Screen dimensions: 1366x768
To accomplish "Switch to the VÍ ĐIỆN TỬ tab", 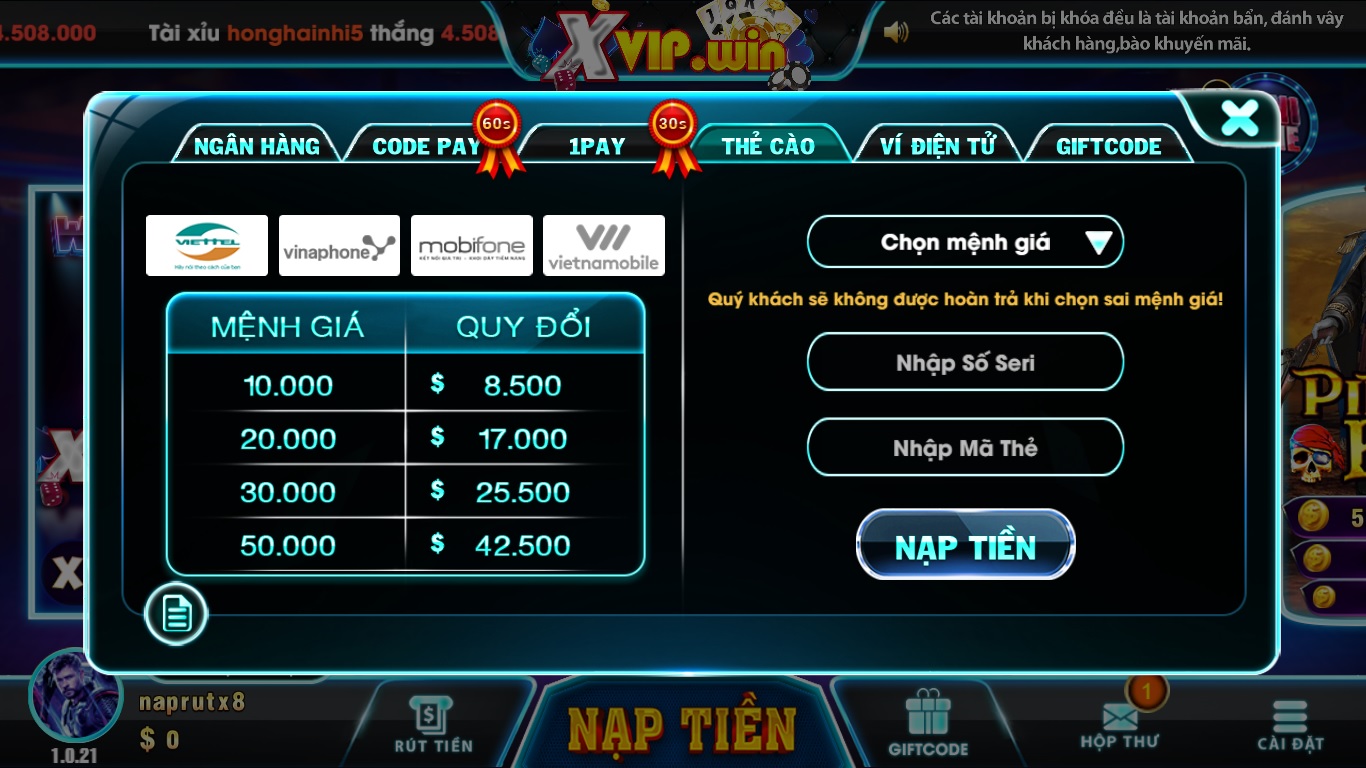I will (938, 145).
